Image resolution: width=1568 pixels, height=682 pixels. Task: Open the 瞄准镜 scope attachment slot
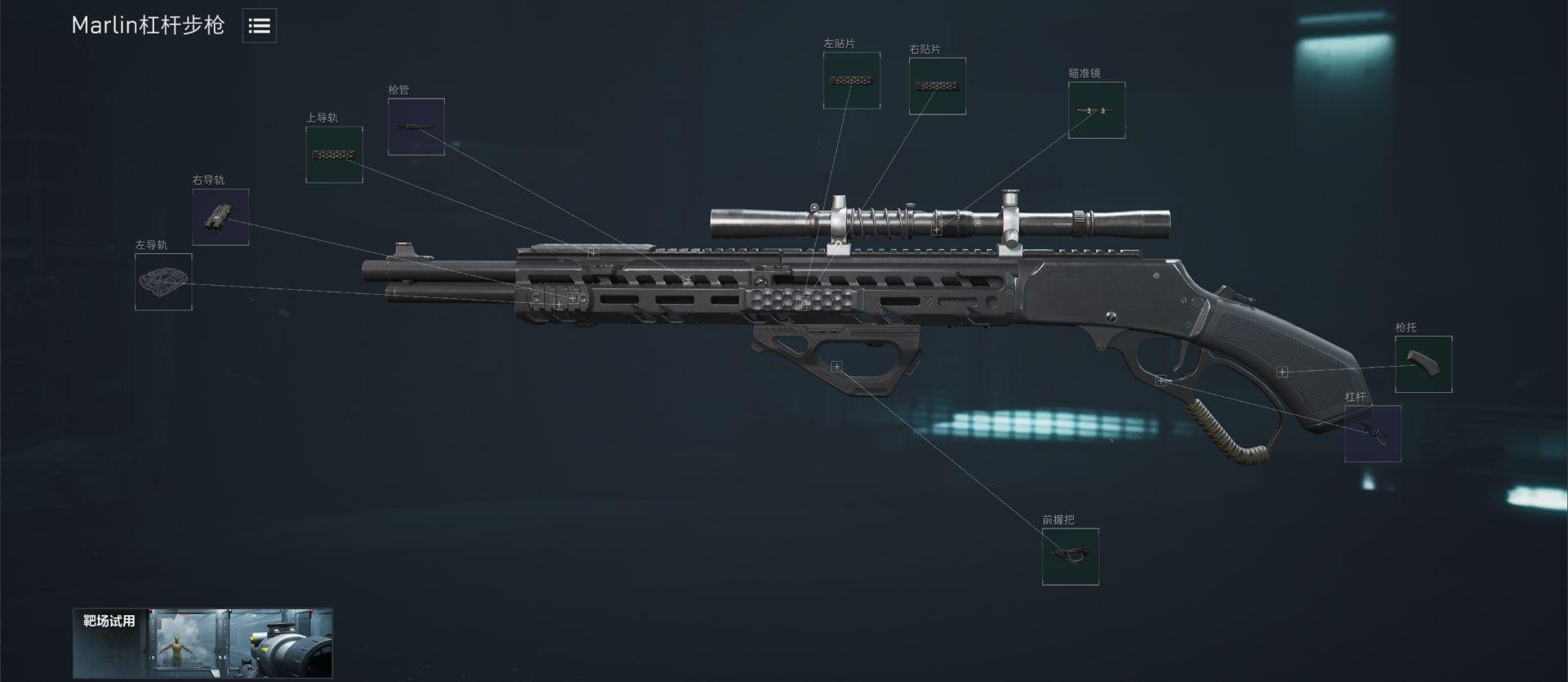tap(1097, 110)
